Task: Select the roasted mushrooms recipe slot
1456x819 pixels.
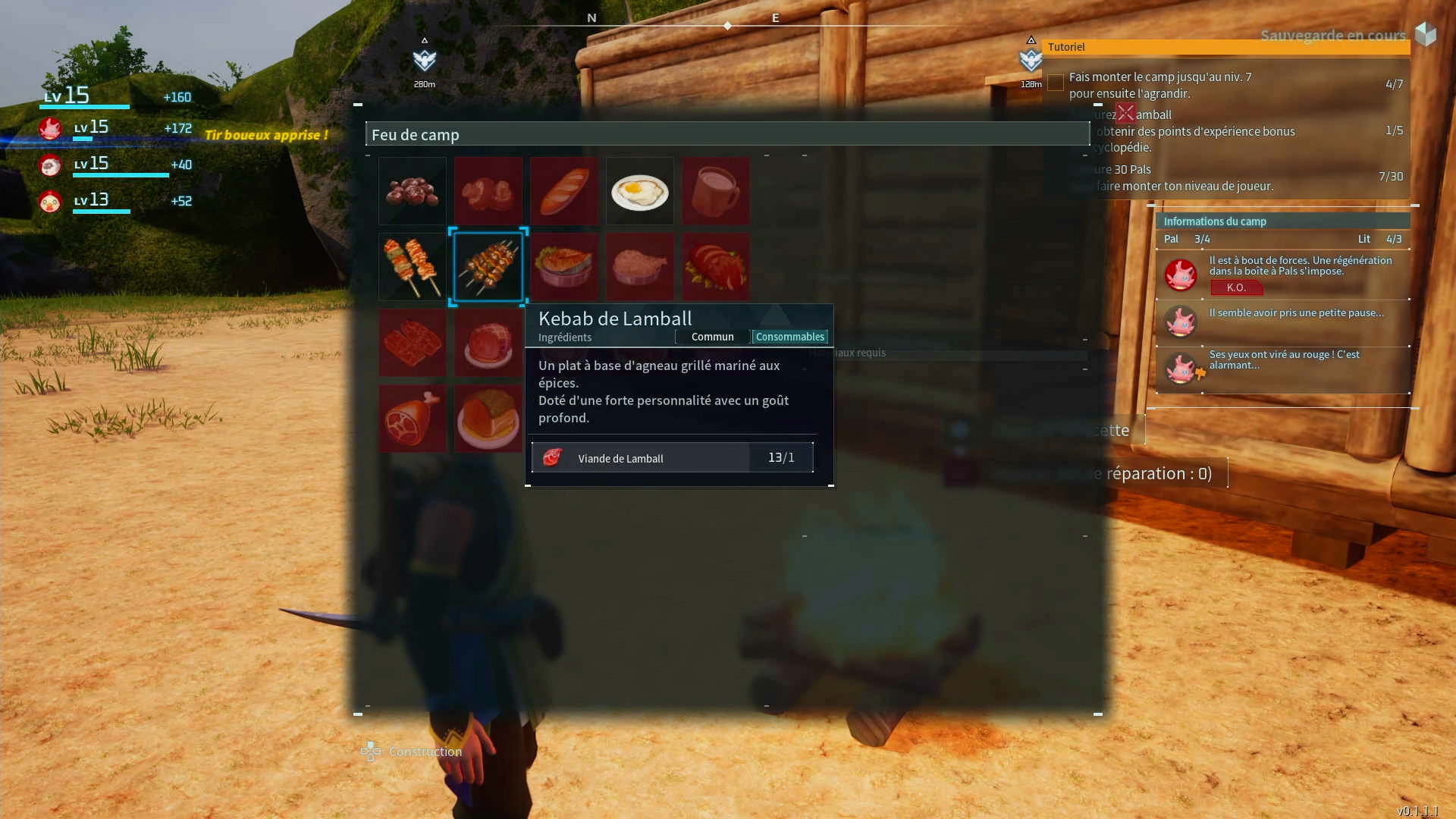Action: pos(488,191)
